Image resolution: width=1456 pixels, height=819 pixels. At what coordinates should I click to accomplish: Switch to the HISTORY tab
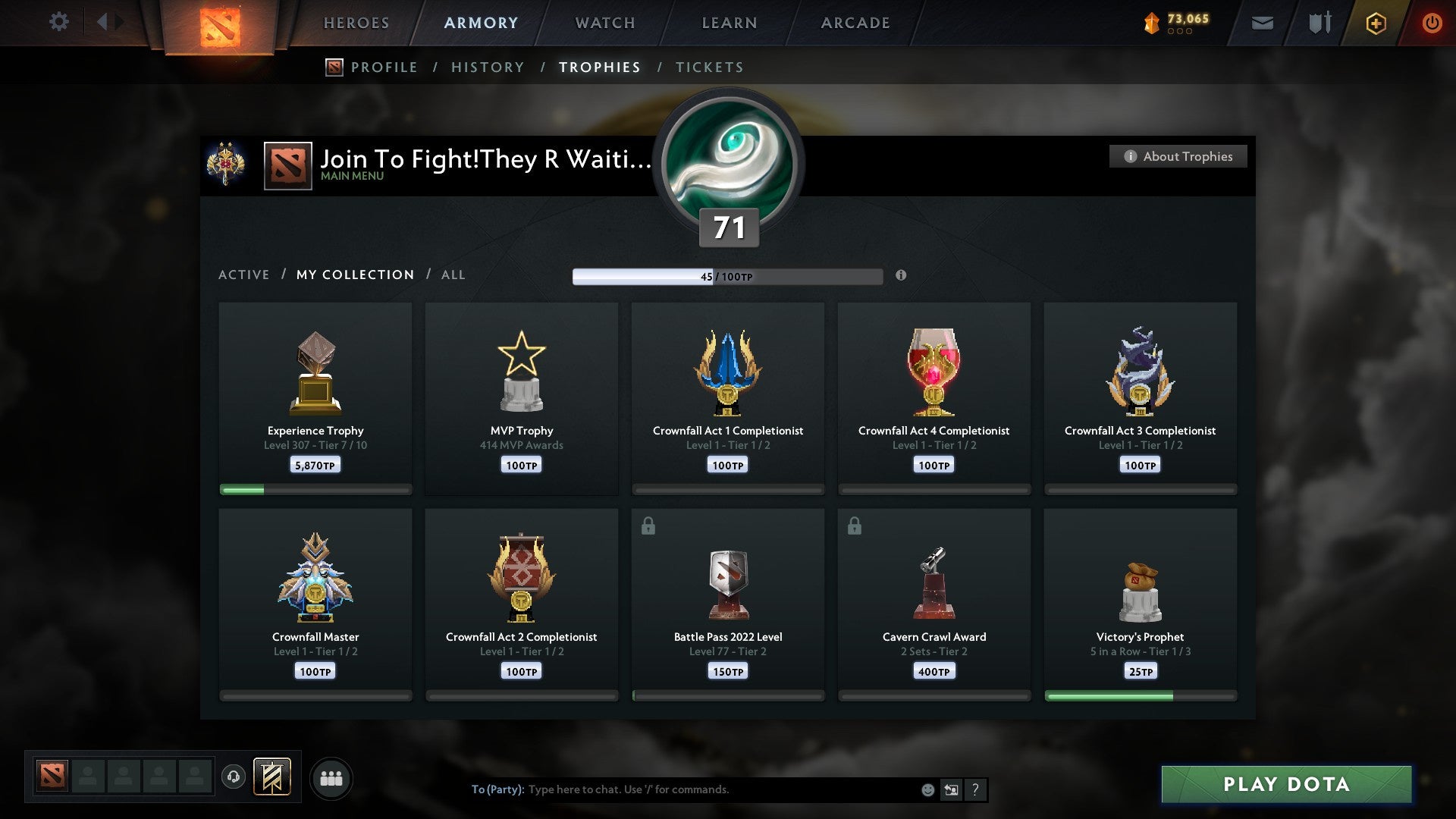click(488, 67)
